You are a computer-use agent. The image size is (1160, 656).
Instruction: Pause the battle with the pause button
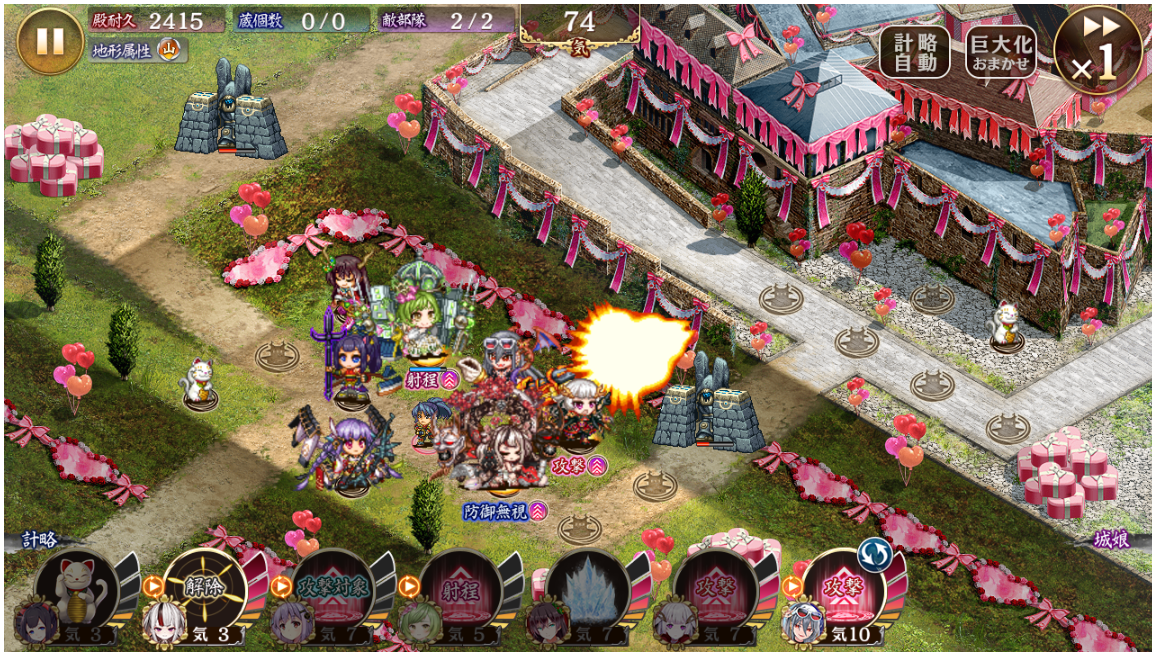coord(50,41)
